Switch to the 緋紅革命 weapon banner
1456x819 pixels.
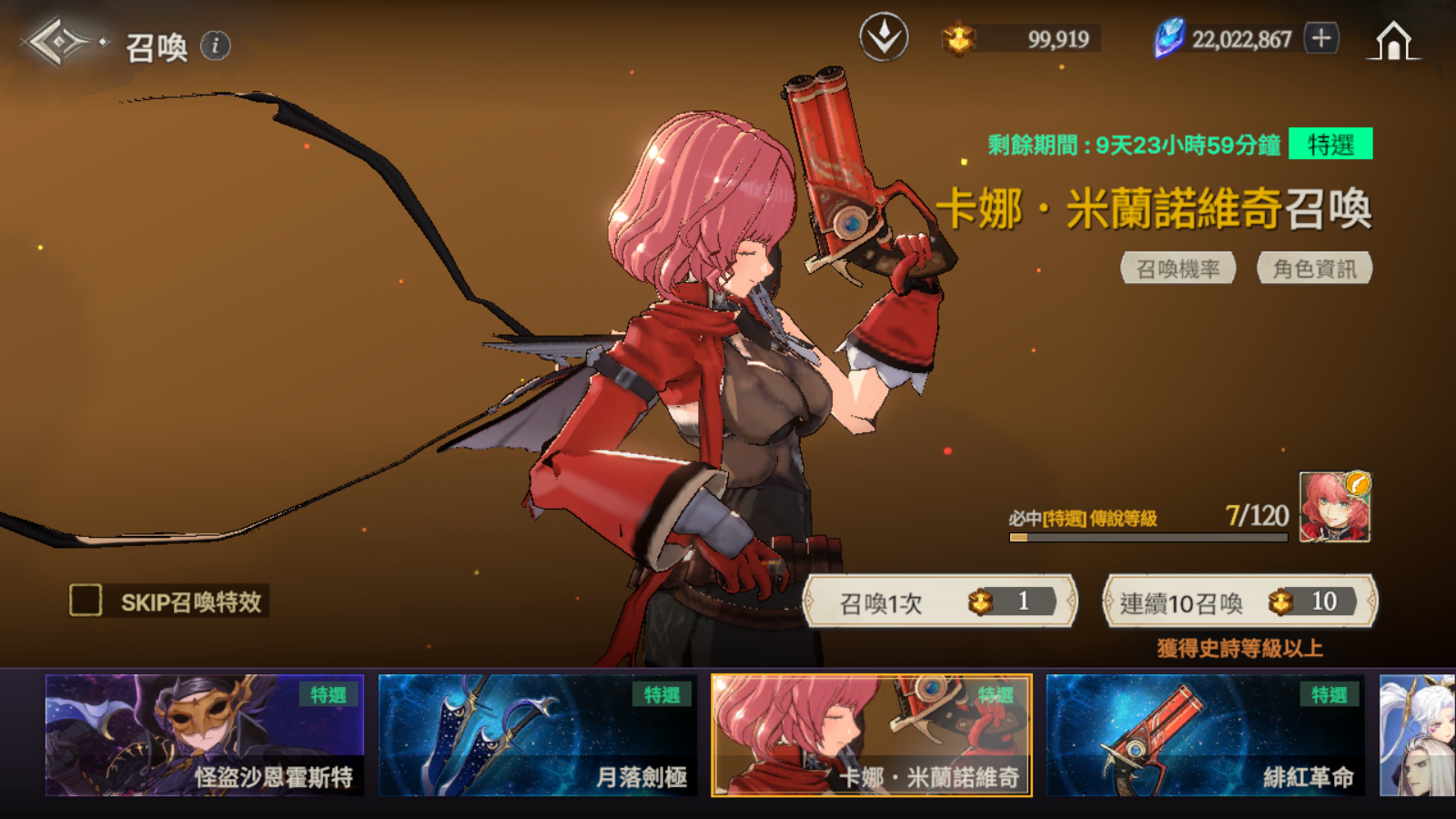click(x=1205, y=735)
